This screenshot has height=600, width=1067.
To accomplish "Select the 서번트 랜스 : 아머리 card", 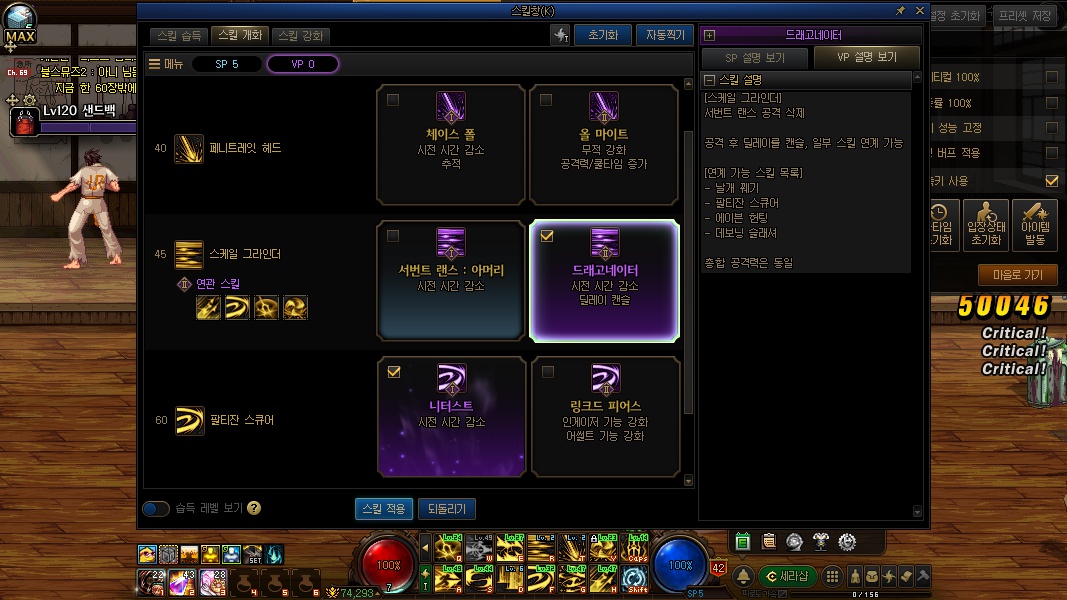I will pyautogui.click(x=450, y=280).
